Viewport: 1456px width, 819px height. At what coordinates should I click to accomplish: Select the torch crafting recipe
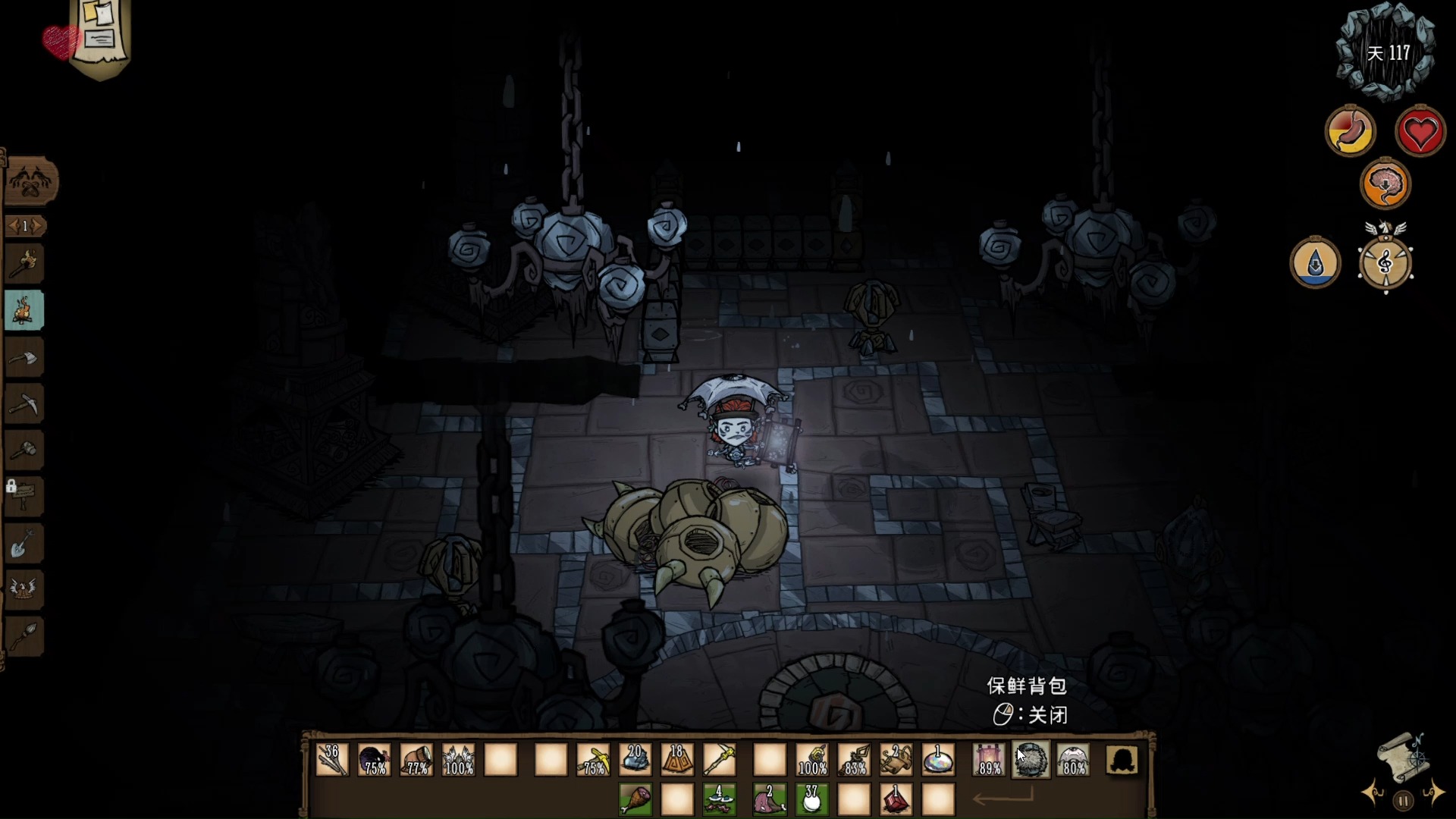pos(24,264)
